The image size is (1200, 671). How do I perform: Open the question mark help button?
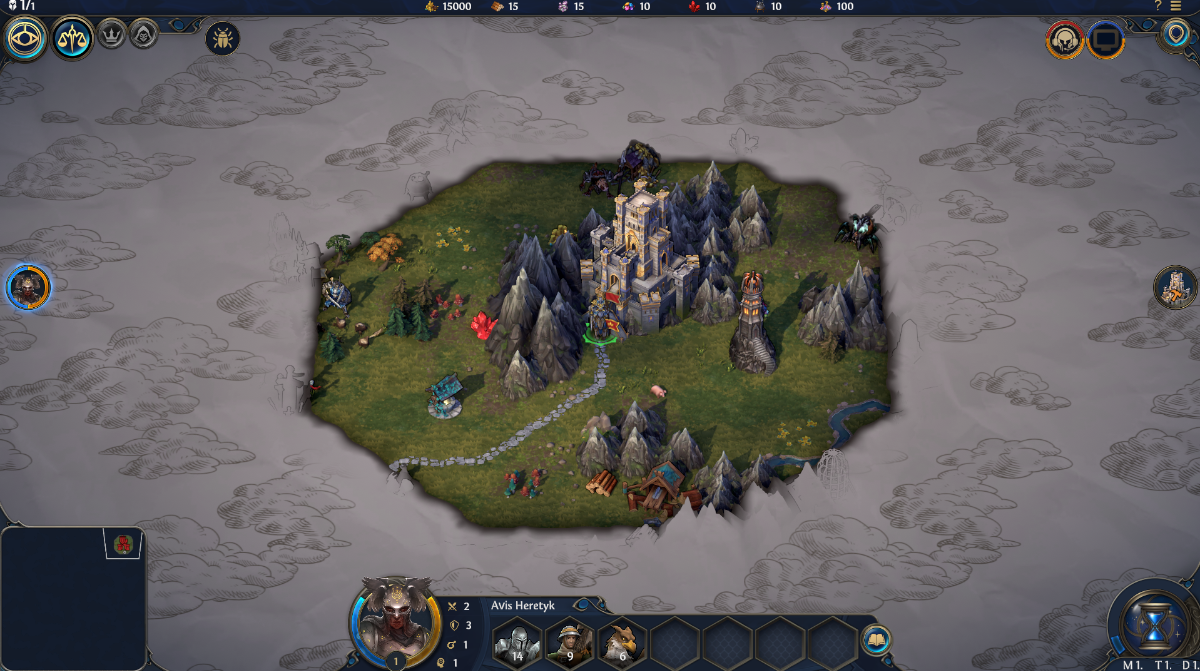point(1158,6)
